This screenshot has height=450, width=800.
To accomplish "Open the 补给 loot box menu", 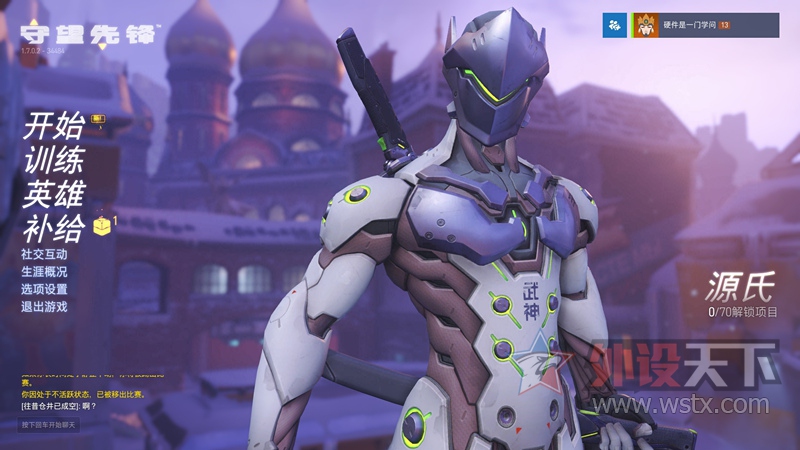I will pos(52,229).
